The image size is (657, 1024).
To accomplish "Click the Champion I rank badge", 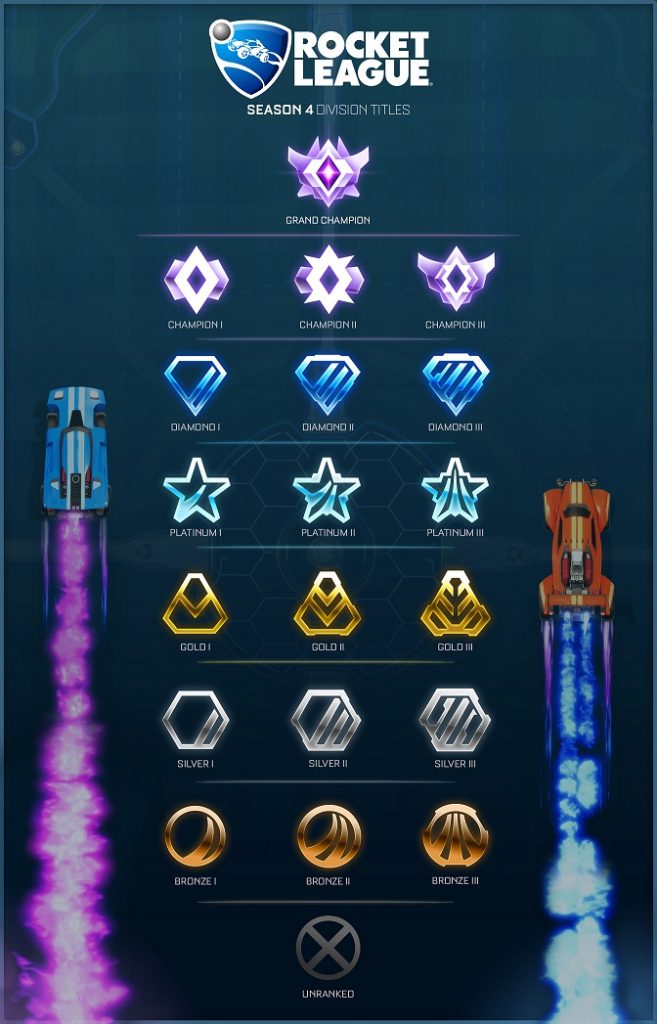I will click(x=196, y=280).
